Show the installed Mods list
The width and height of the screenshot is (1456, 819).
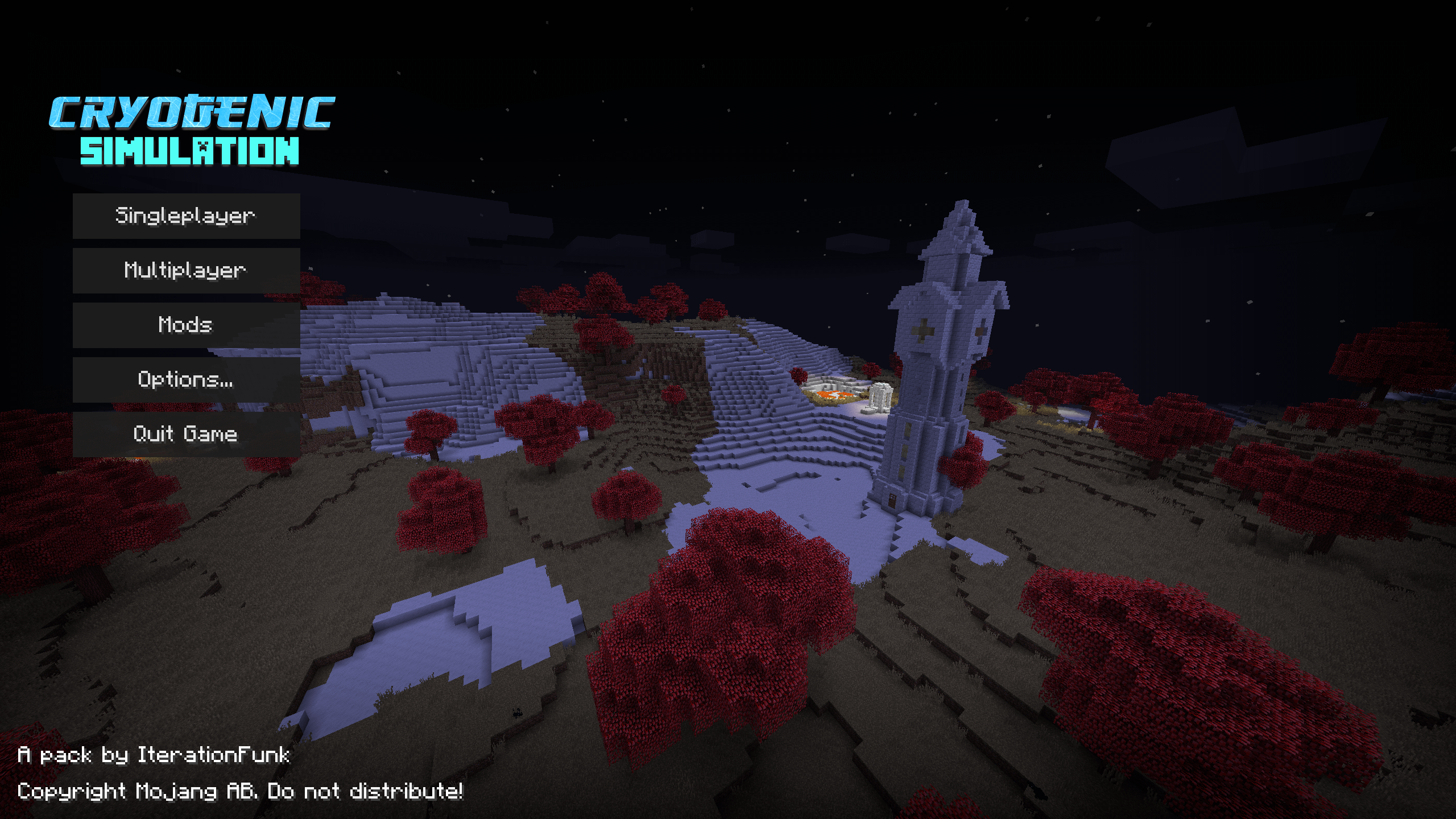(x=186, y=325)
